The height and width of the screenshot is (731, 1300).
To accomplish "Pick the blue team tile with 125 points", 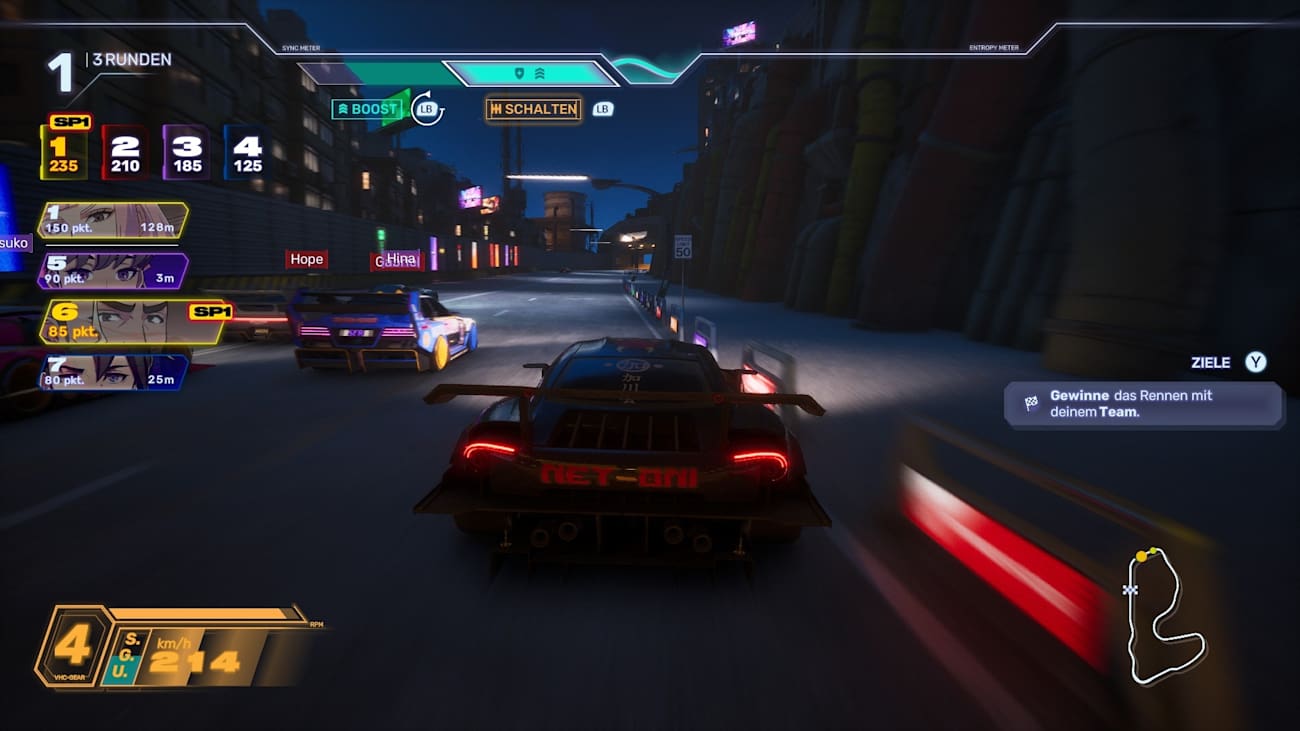I will point(247,153).
